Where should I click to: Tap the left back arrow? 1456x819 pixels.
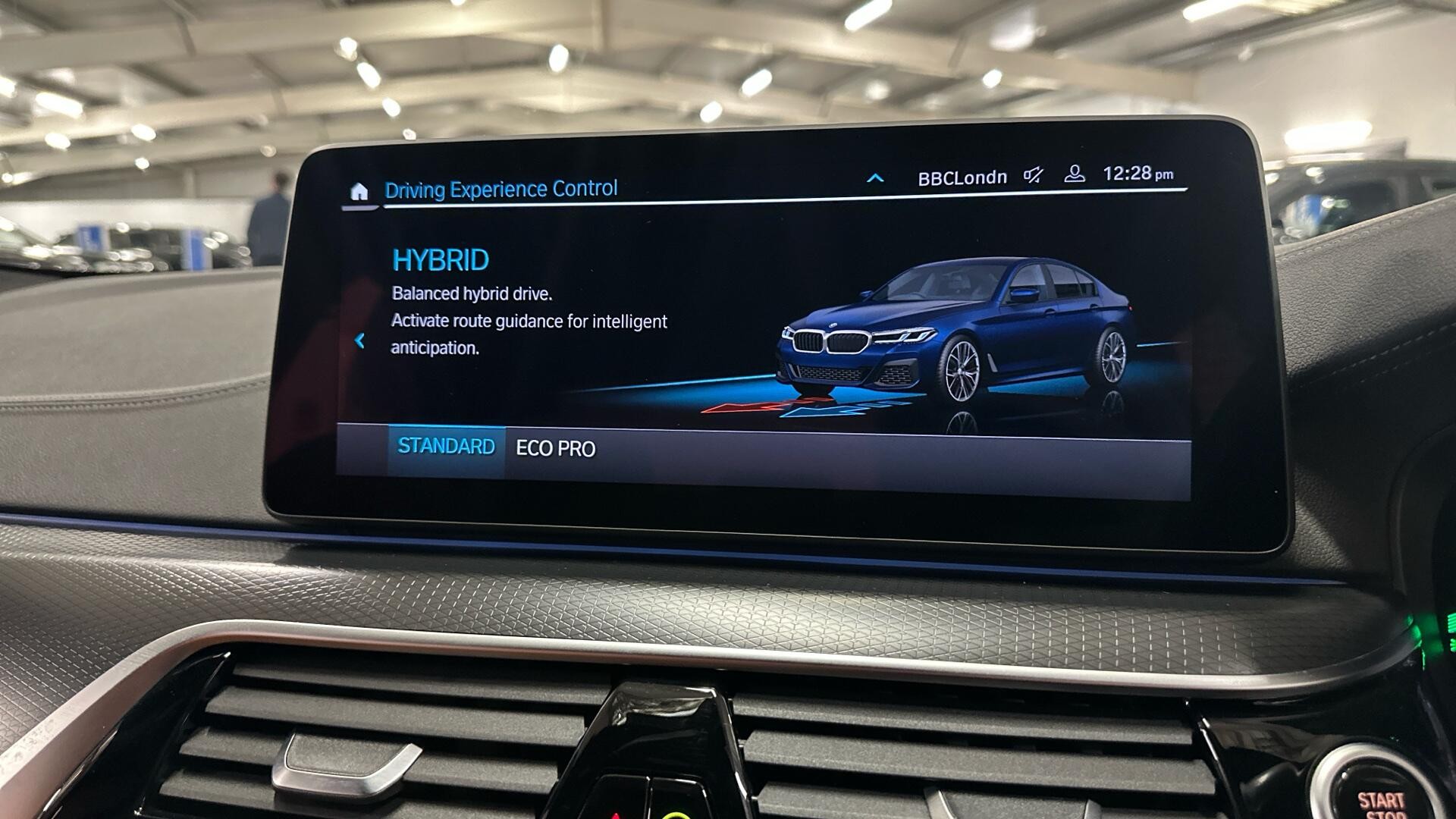pos(360,341)
